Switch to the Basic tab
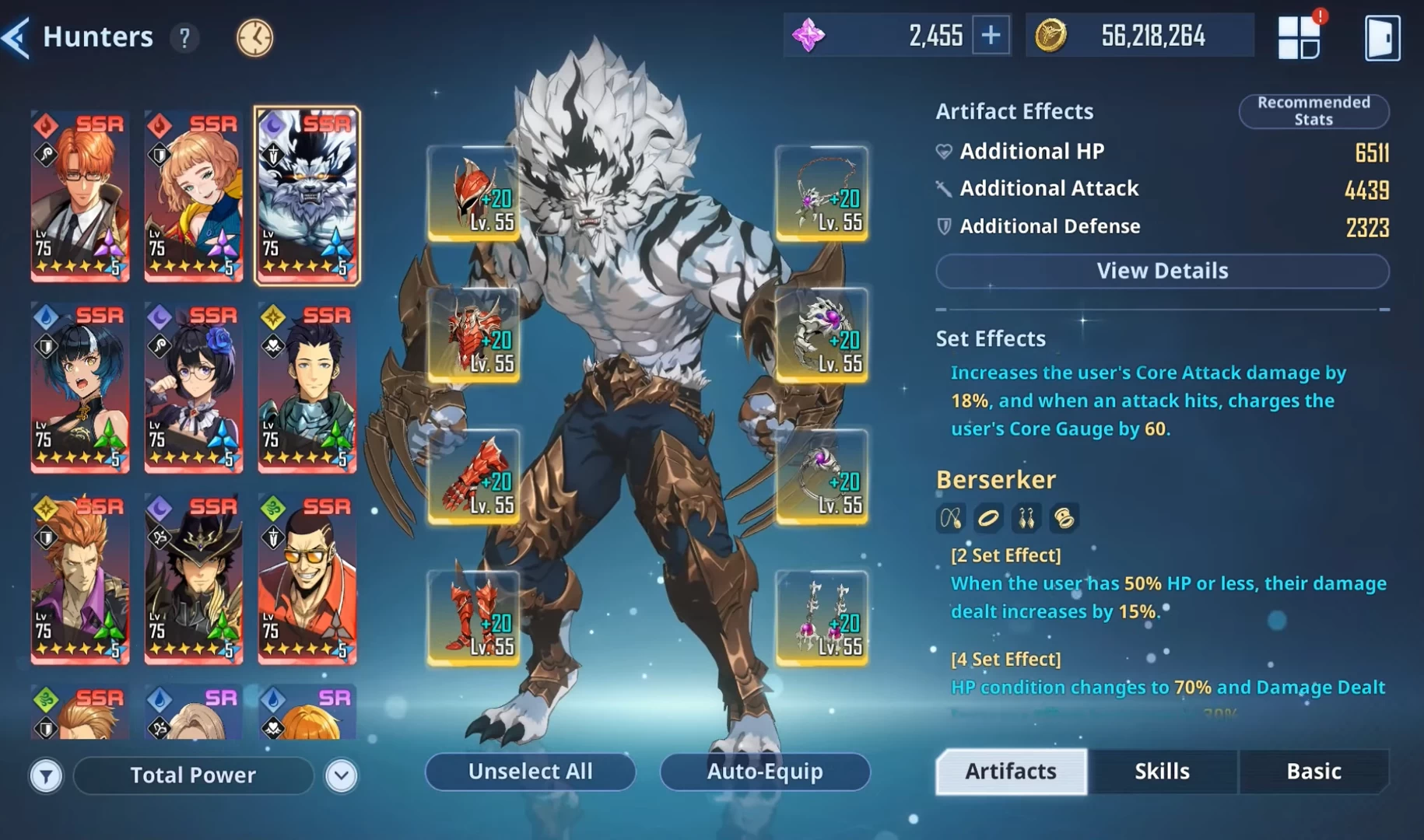Image resolution: width=1424 pixels, height=840 pixels. click(x=1314, y=771)
